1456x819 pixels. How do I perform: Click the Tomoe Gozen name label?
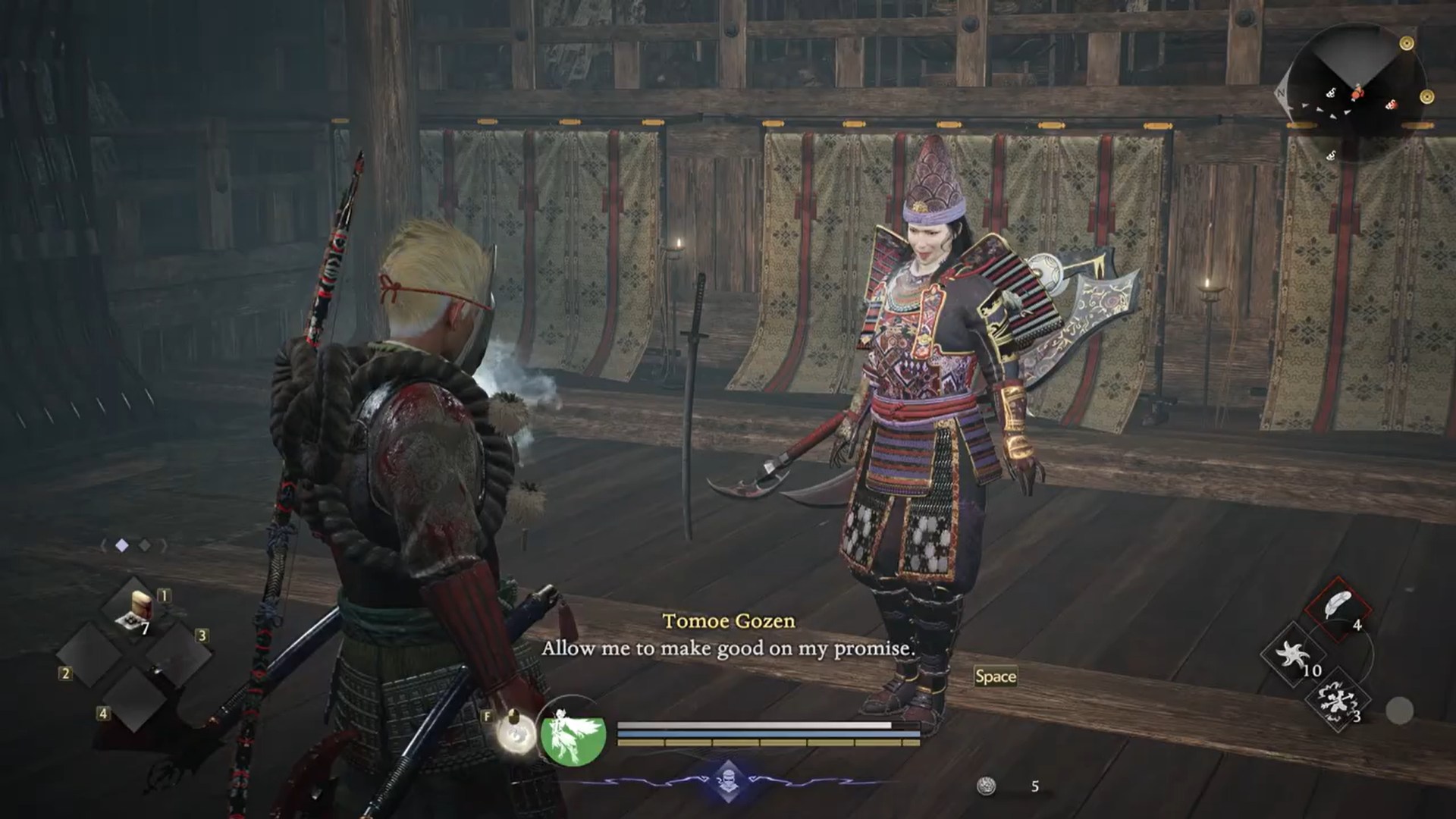point(729,620)
